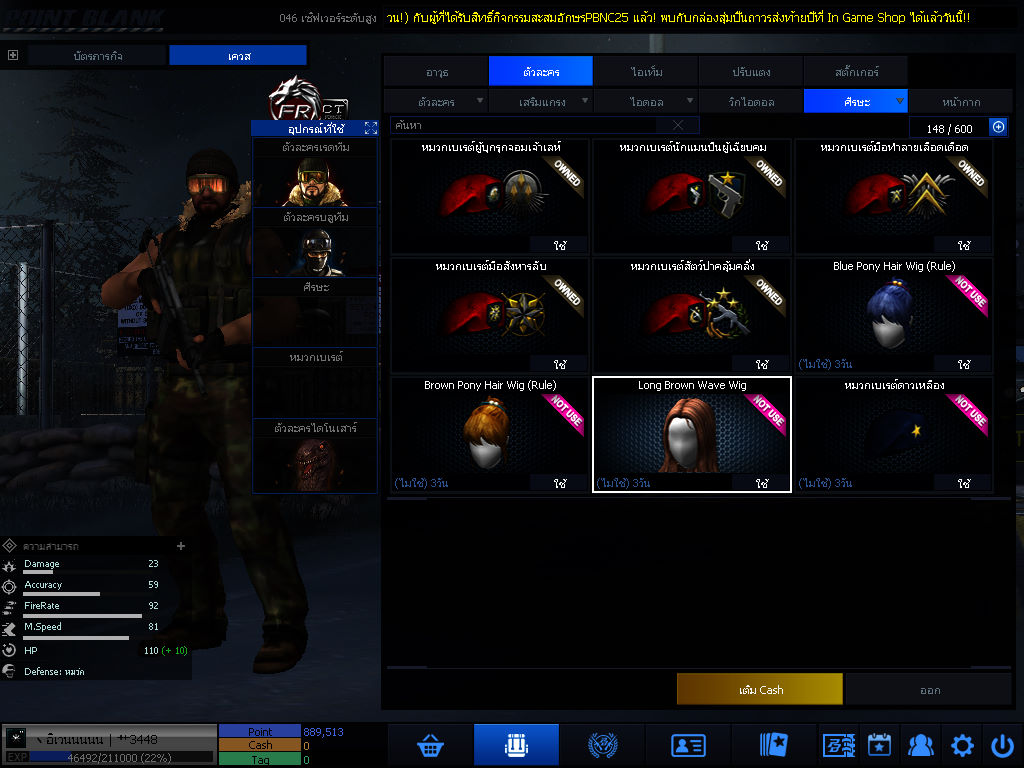The height and width of the screenshot is (768, 1024).
Task: Select the yellow star beret item
Action: tap(893, 434)
